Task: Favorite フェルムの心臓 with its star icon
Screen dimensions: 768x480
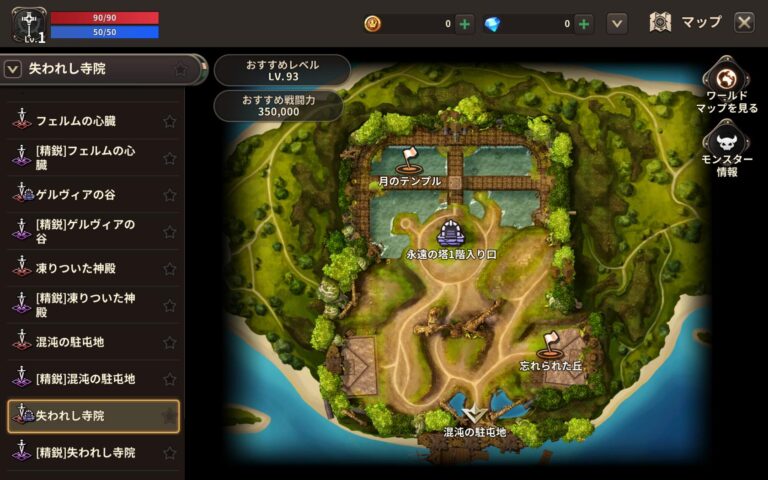Action: pyautogui.click(x=169, y=121)
